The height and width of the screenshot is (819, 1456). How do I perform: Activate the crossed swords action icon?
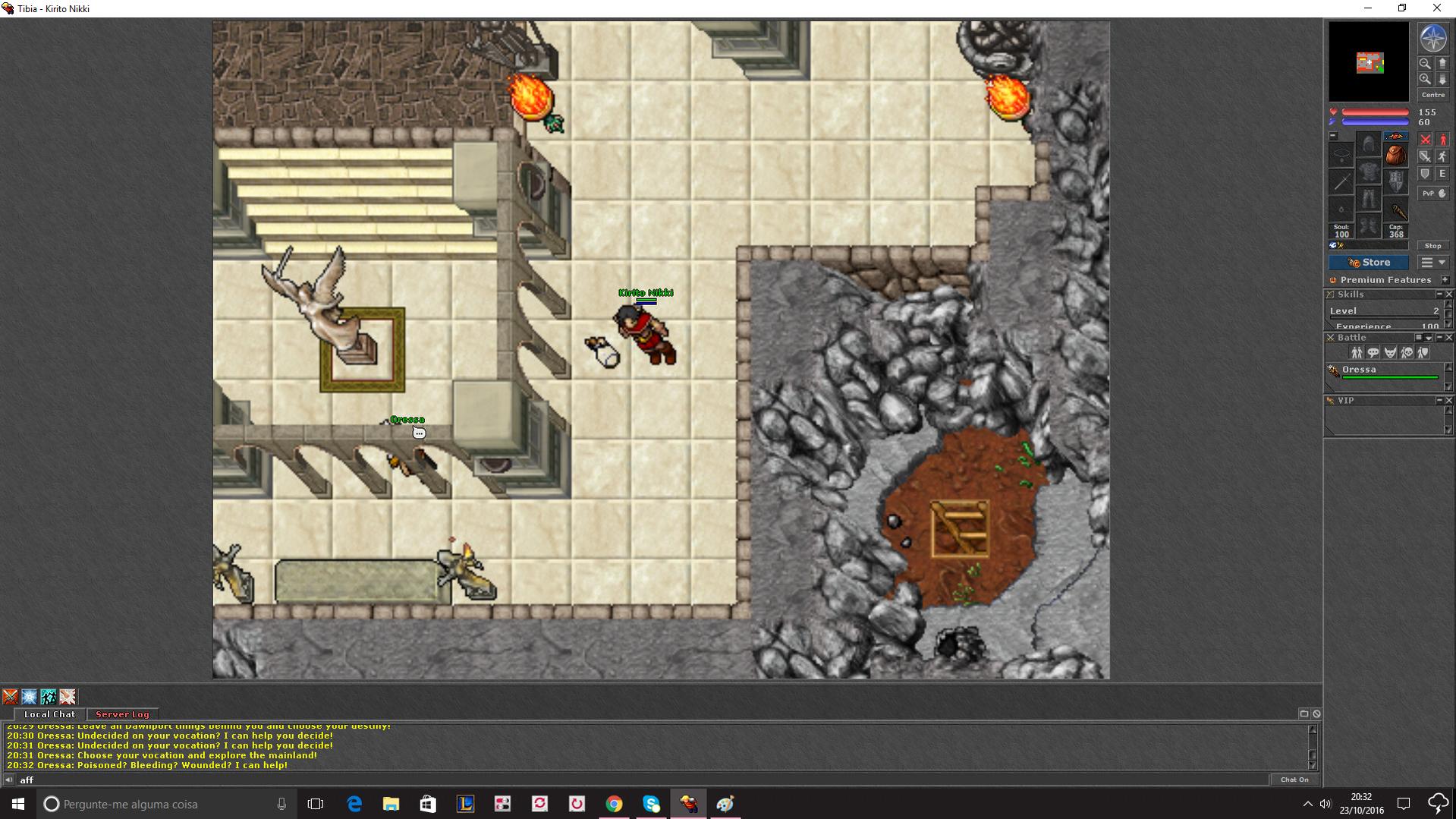tap(10, 697)
